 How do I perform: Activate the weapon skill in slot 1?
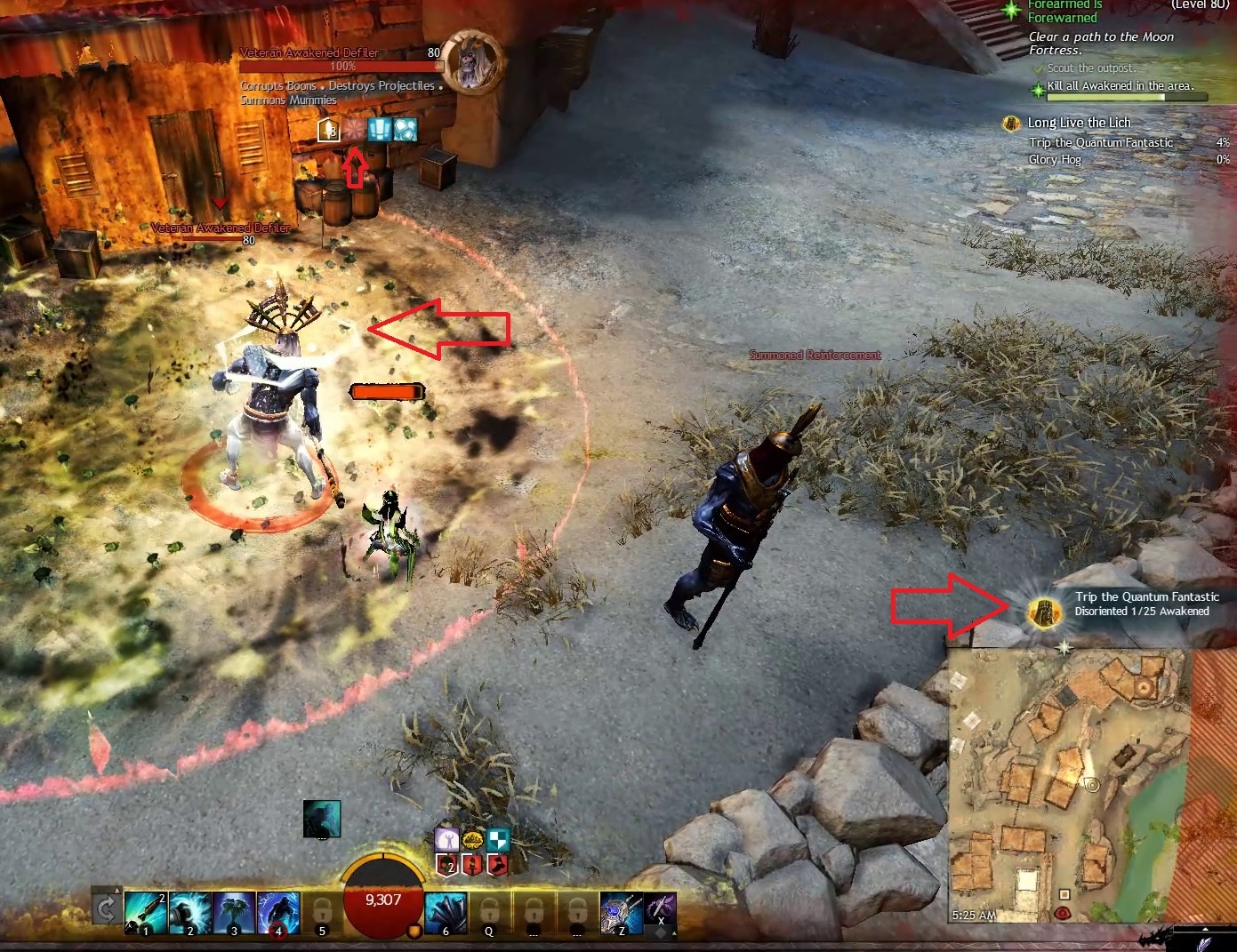coord(145,913)
